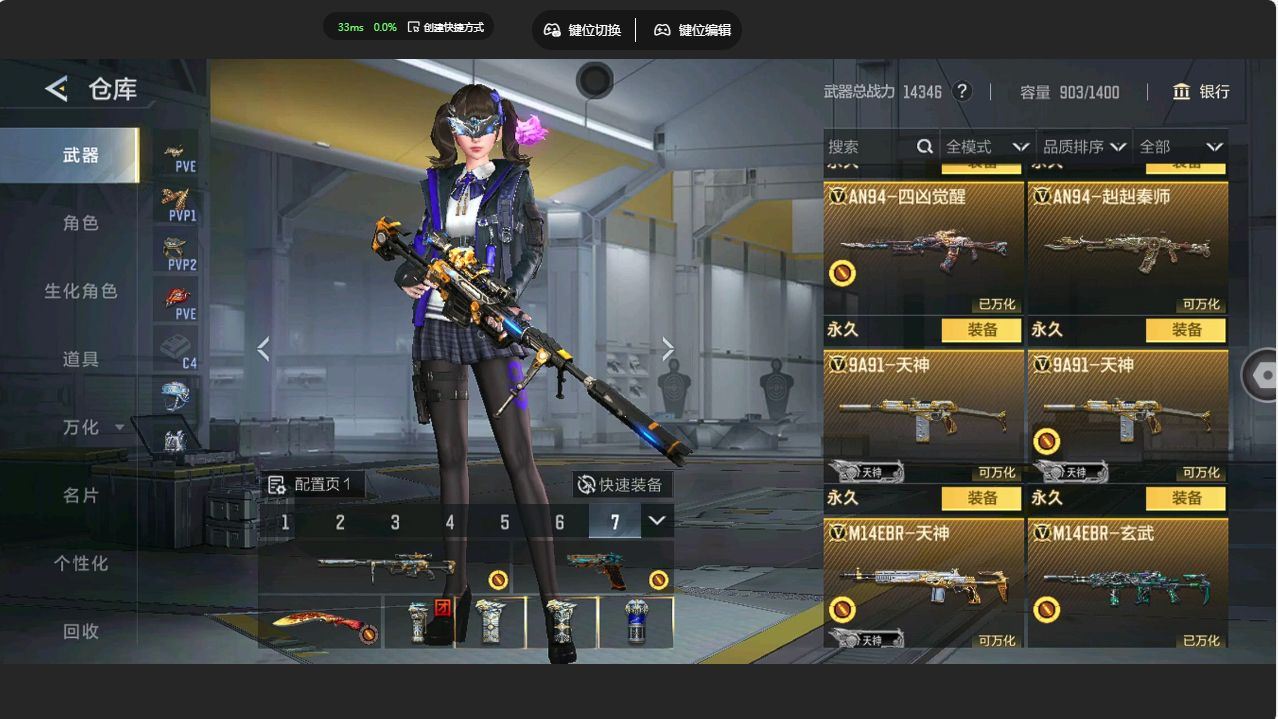The width and height of the screenshot is (1278, 719).
Task: Activate 快速装备 quick equip
Action: click(621, 485)
